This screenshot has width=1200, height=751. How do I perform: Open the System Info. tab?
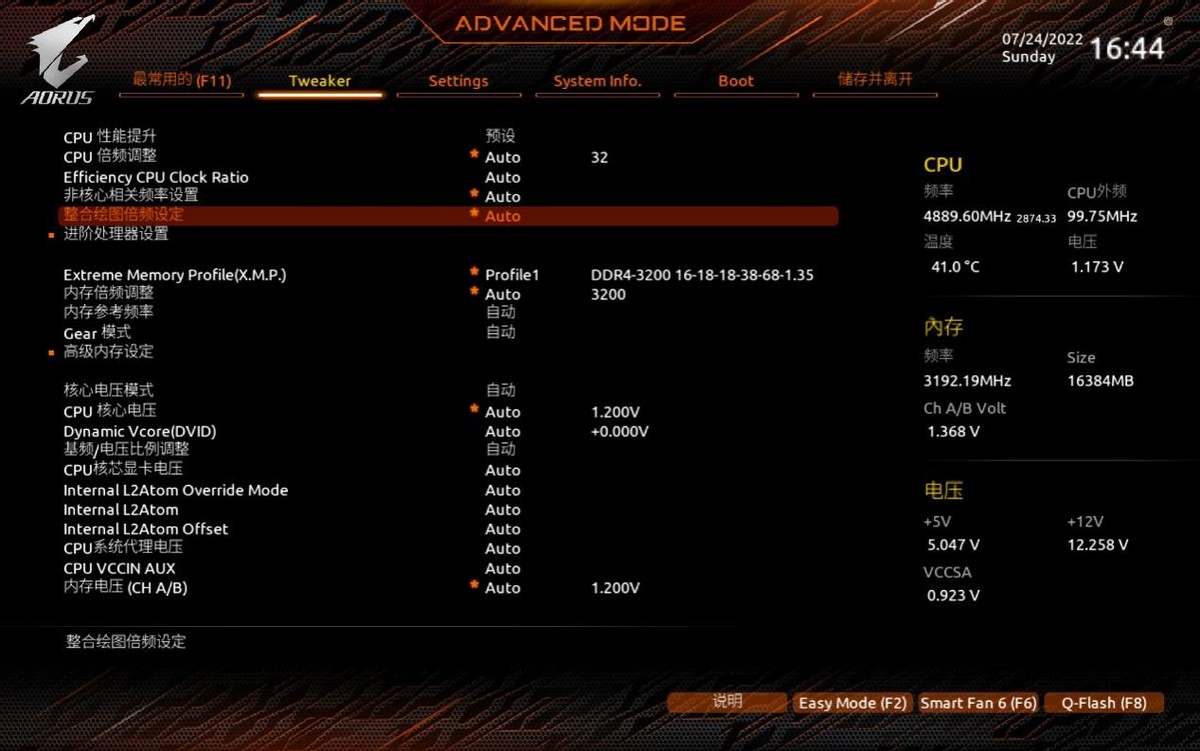(x=597, y=81)
